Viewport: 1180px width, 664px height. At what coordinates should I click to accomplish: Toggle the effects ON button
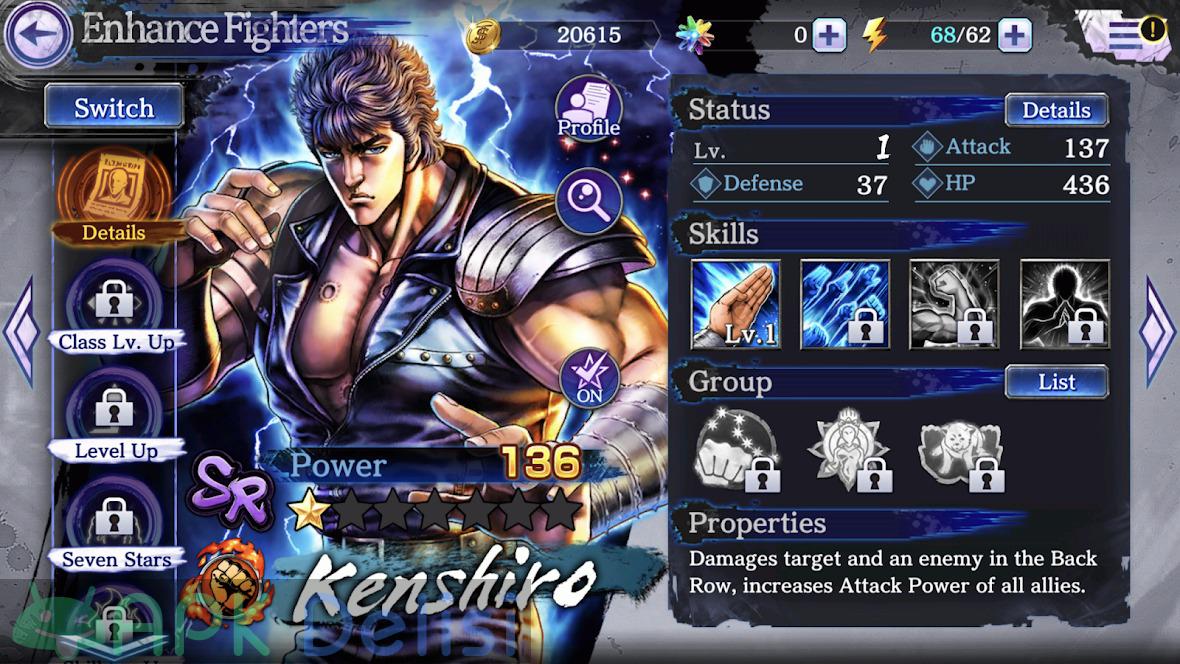click(588, 378)
